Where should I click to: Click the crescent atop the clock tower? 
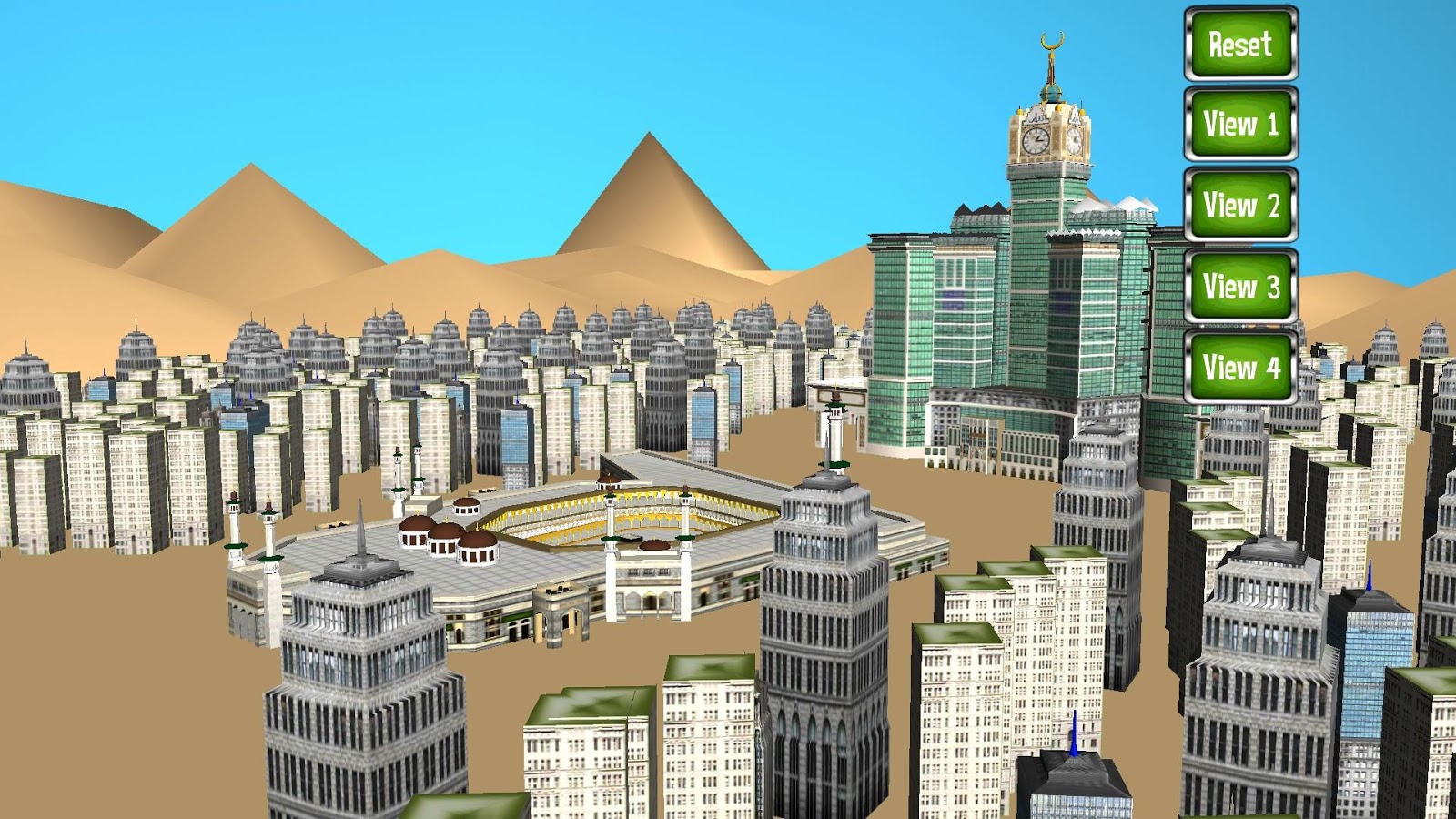(1051, 41)
